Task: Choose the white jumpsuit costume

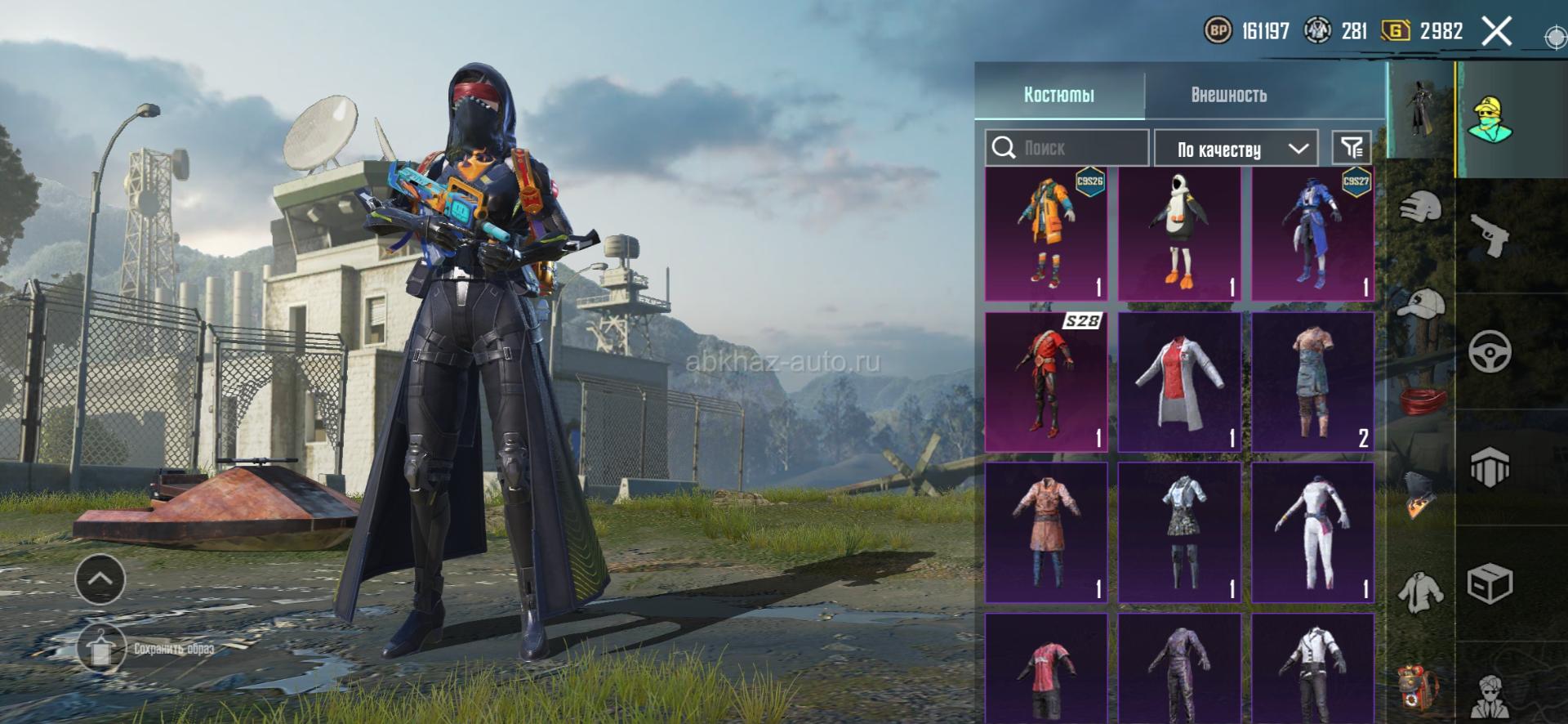Action: [x=1312, y=533]
